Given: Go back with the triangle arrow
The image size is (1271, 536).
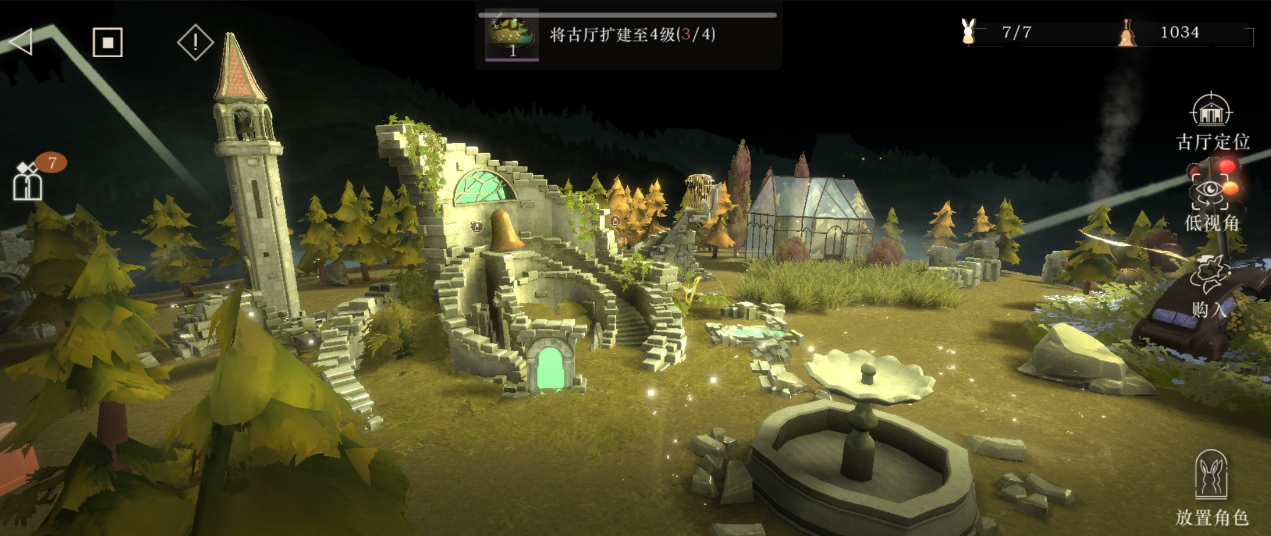Looking at the screenshot, I should pyautogui.click(x=21, y=41).
